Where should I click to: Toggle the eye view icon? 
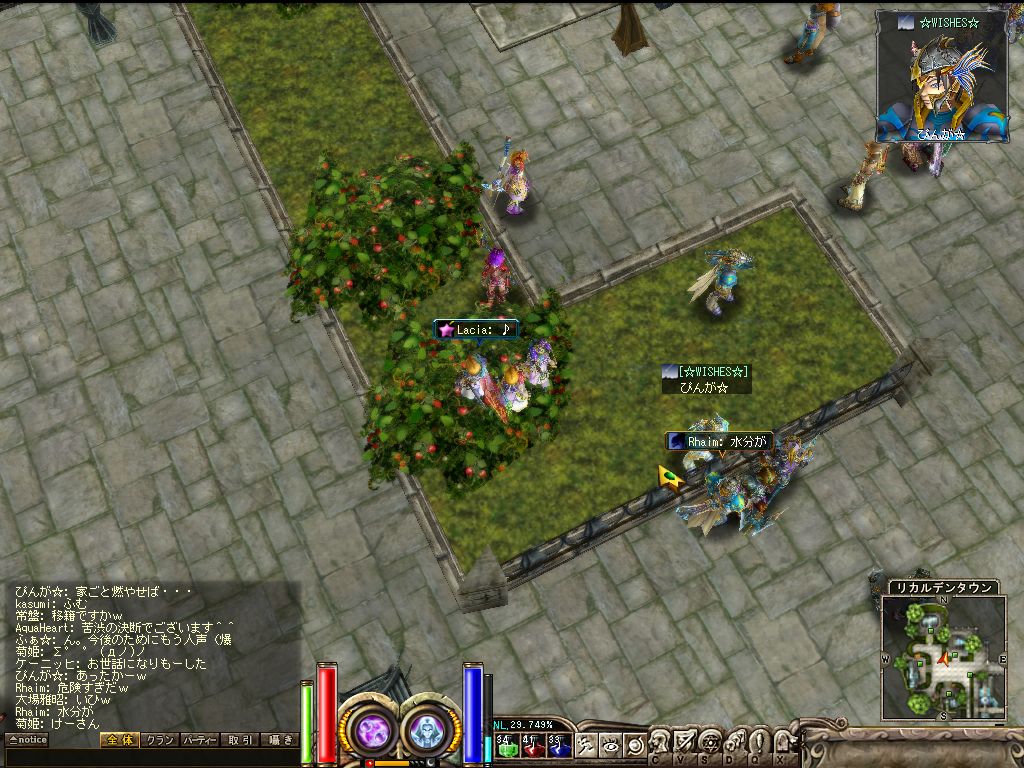pyautogui.click(x=610, y=745)
